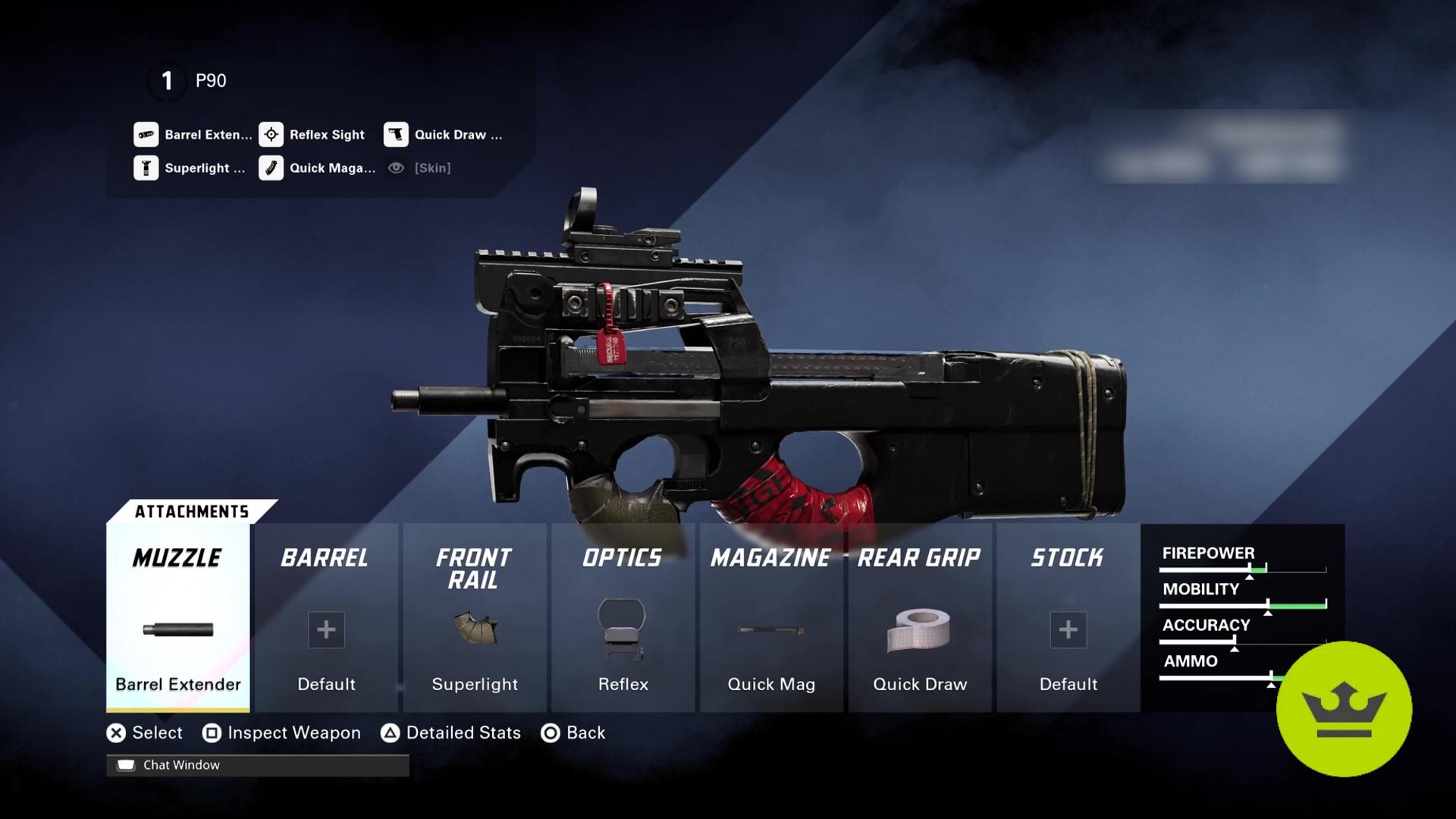The image size is (1456, 819).
Task: Click the Reflex Sight icon in the loadout summary
Action: (x=270, y=135)
